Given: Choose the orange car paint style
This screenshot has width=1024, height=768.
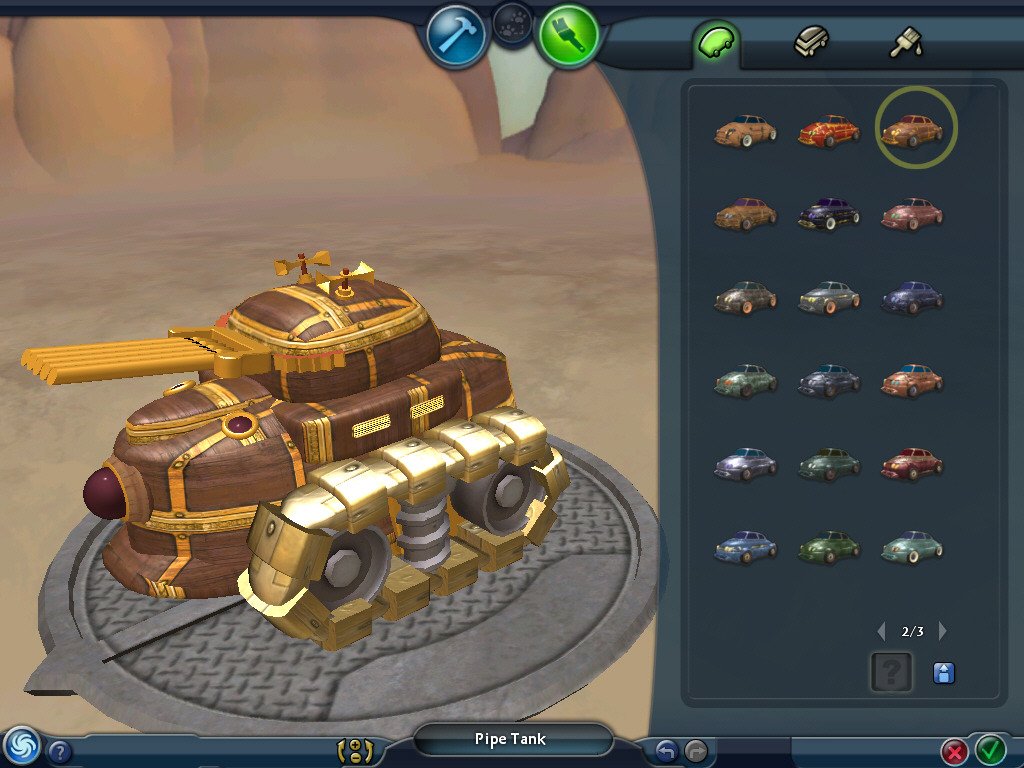Looking at the screenshot, I should click(912, 380).
